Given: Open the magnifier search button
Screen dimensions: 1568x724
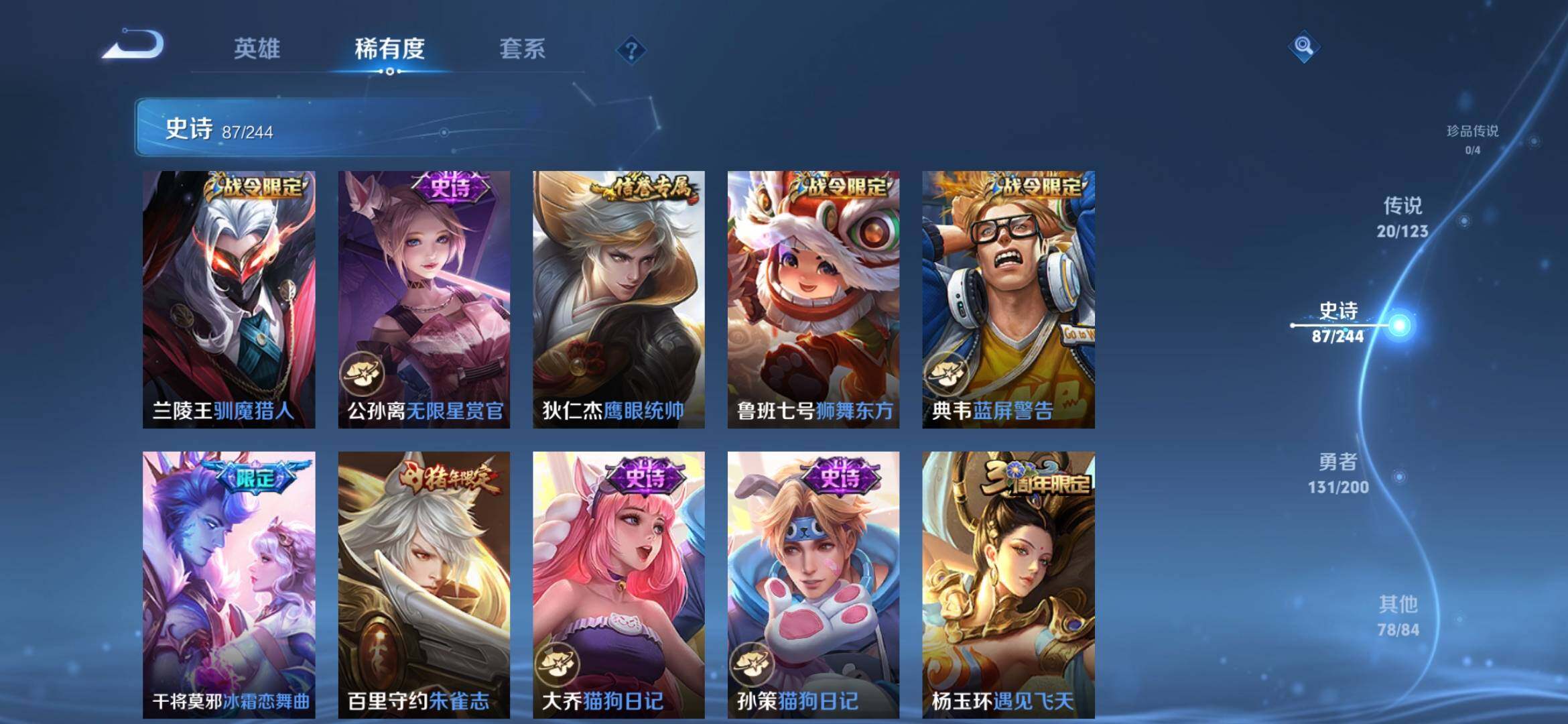Looking at the screenshot, I should pos(1303,46).
